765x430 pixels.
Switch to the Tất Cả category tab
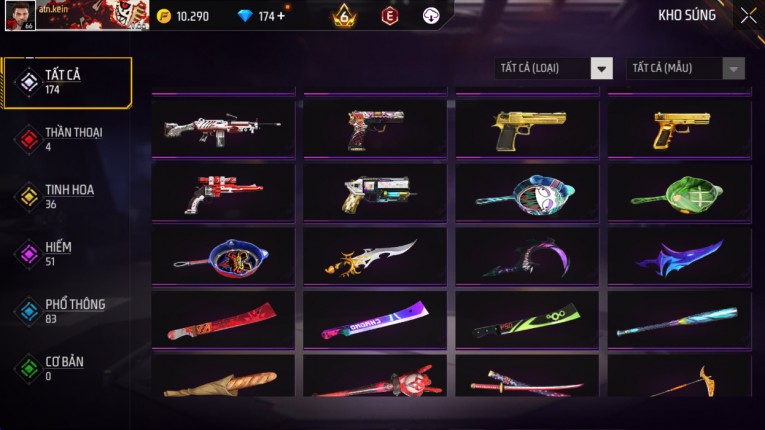click(x=68, y=82)
